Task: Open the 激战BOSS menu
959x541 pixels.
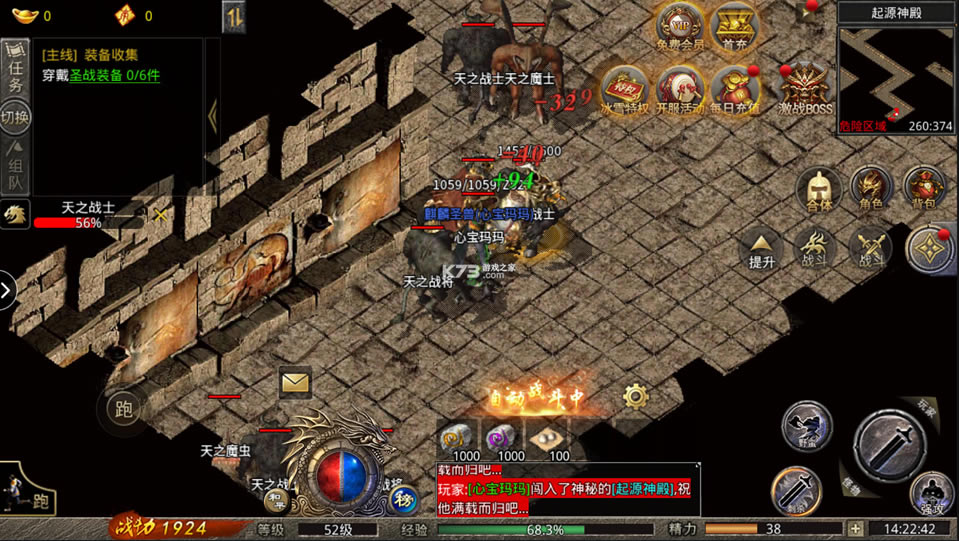Action: click(805, 88)
